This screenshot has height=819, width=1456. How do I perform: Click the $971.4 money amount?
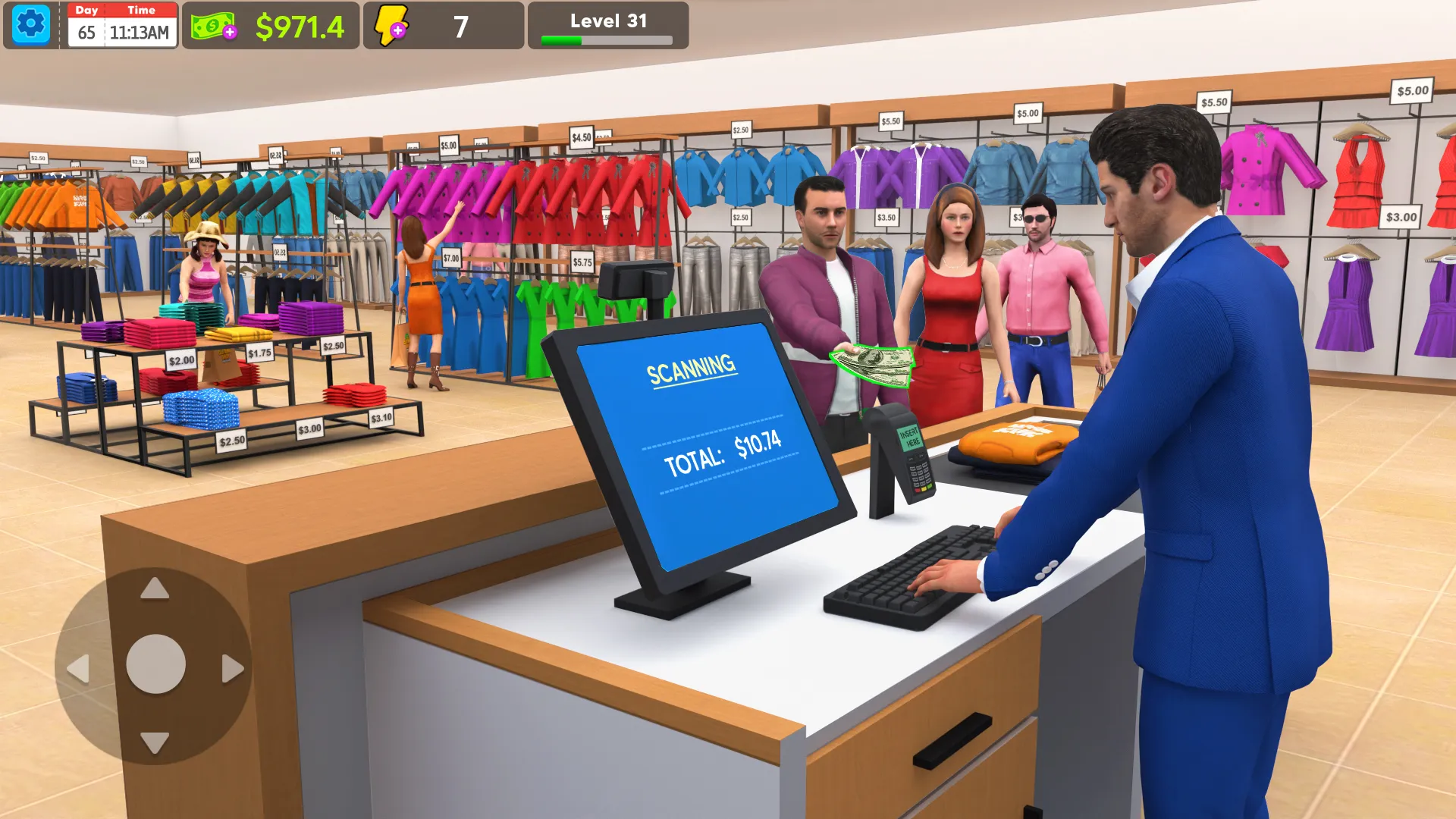tap(302, 24)
